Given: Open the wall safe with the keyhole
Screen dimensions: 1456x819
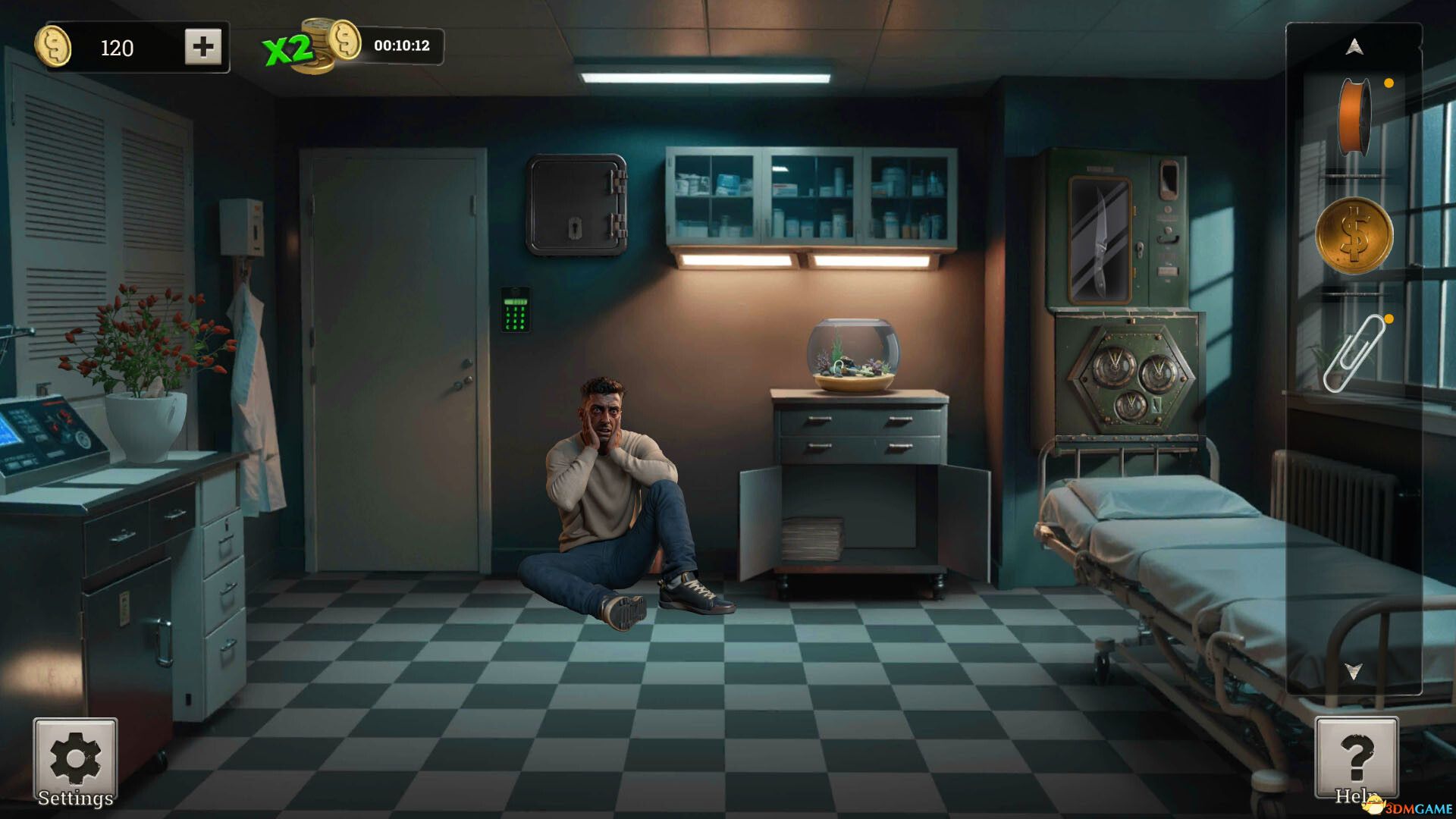Looking at the screenshot, I should tap(578, 205).
